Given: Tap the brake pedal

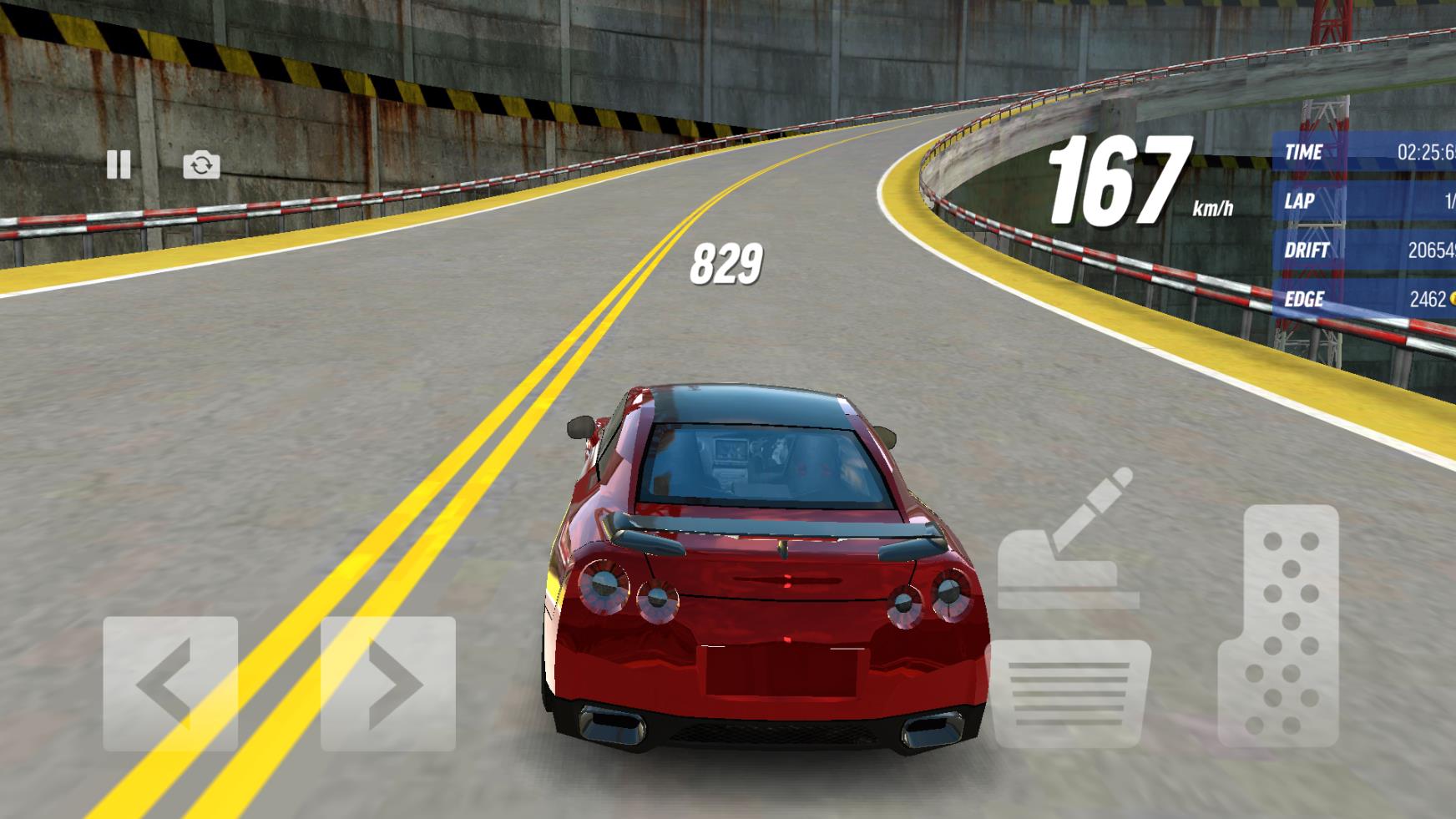Looking at the screenshot, I should pos(1068,692).
